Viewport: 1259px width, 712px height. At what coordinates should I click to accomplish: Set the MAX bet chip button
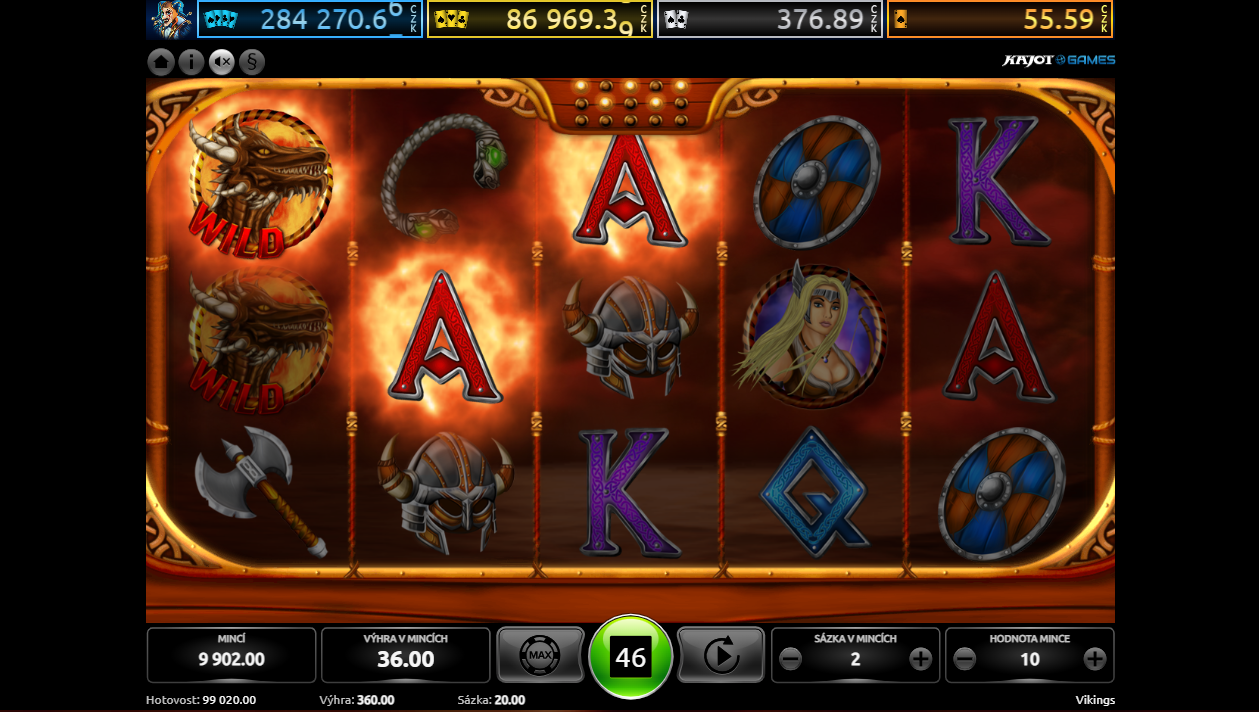(x=540, y=656)
